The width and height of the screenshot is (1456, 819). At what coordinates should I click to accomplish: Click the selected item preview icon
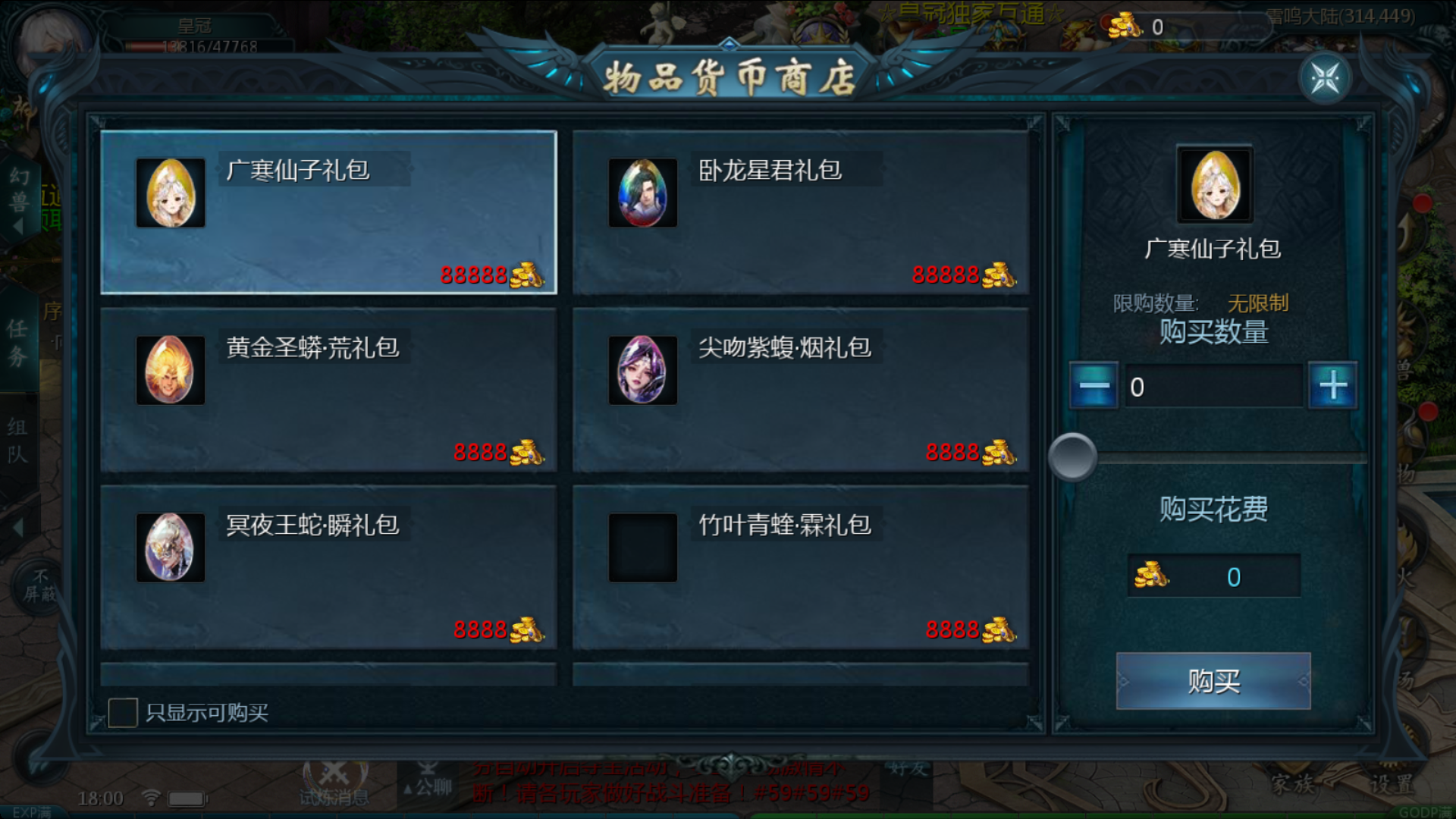point(1215,184)
